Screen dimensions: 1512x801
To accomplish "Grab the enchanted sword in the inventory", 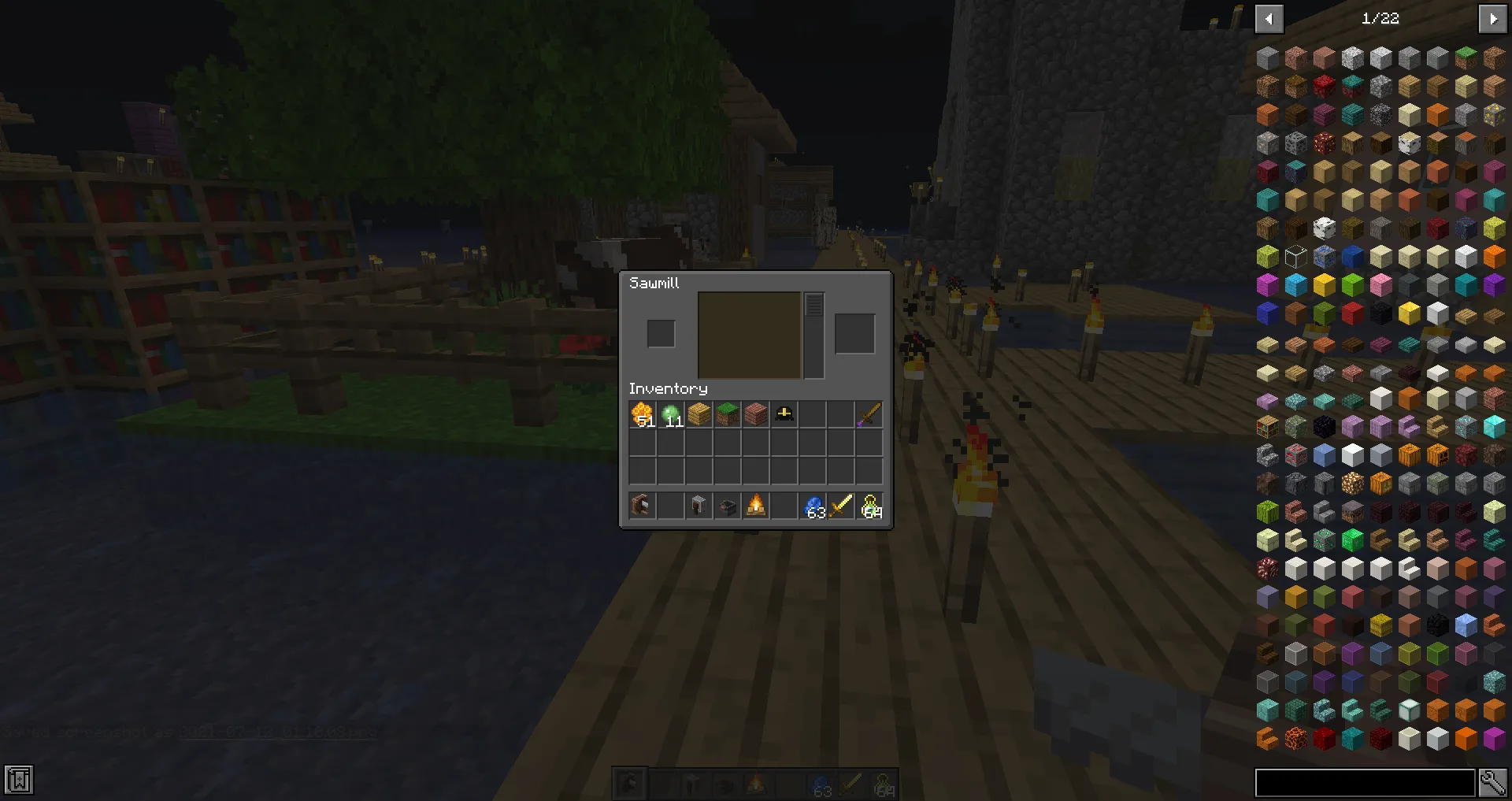I will [869, 414].
